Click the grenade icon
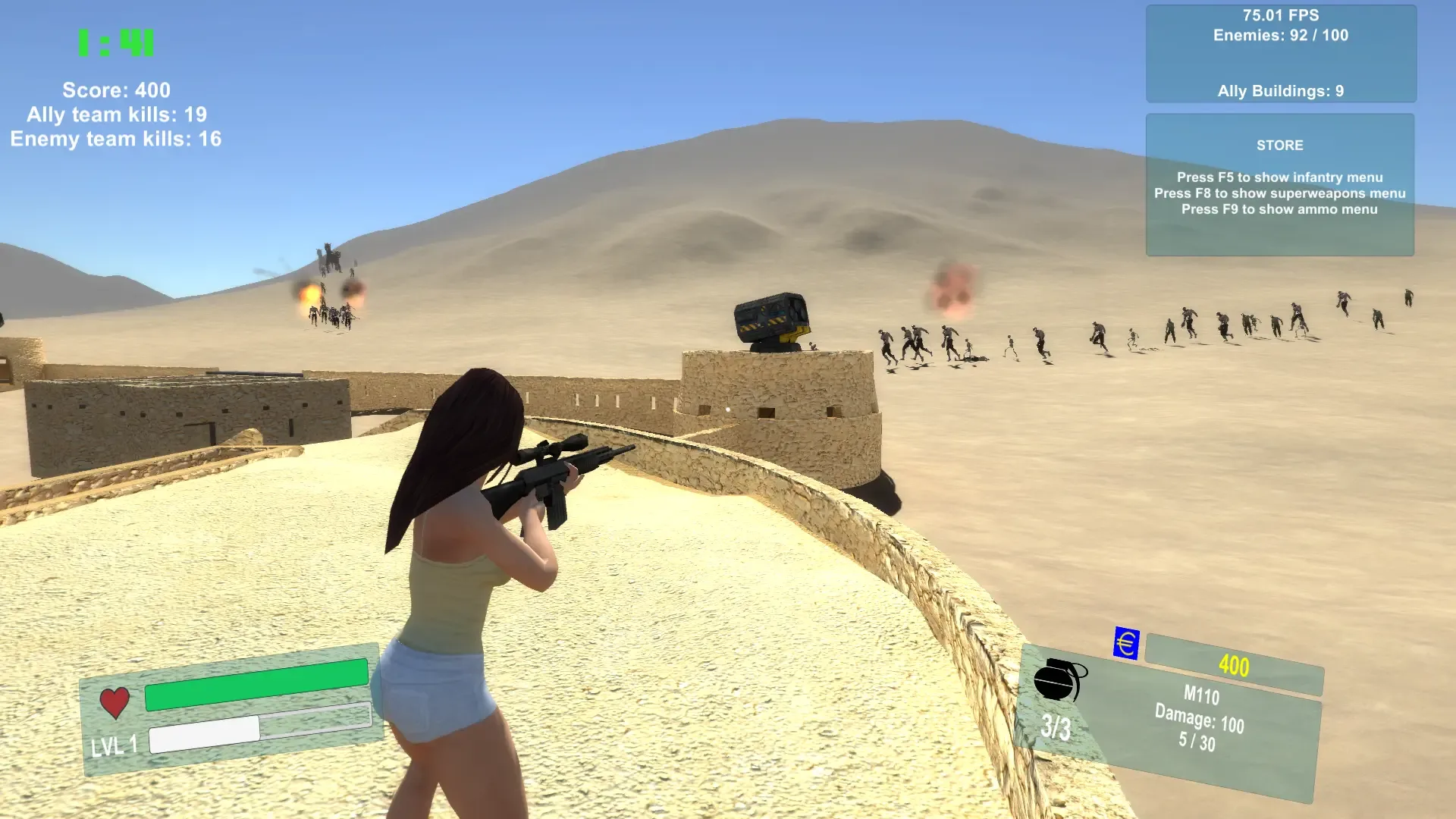The width and height of the screenshot is (1456, 819). point(1062,680)
